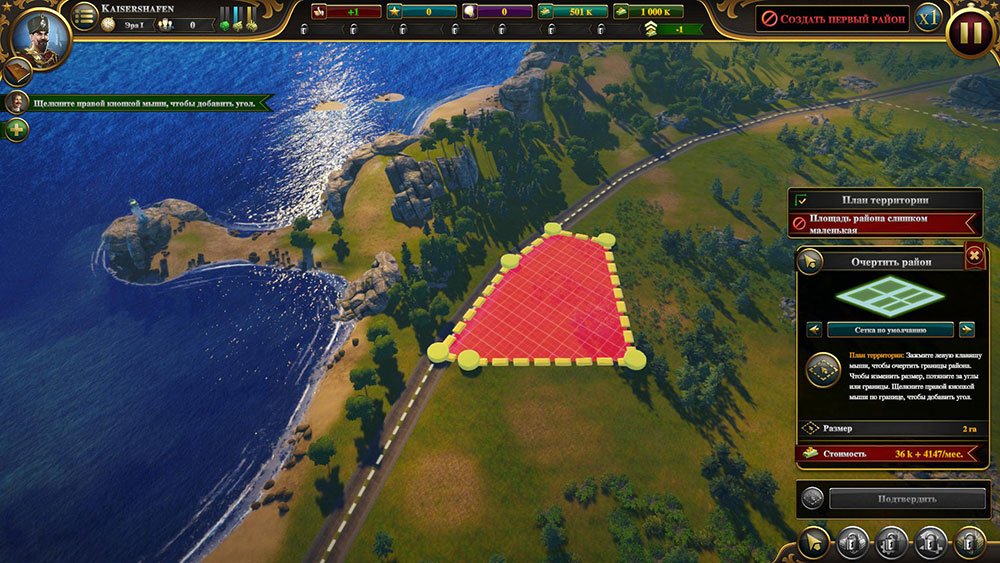Open the main menu list icon
The image size is (1000, 563).
pos(85,17)
